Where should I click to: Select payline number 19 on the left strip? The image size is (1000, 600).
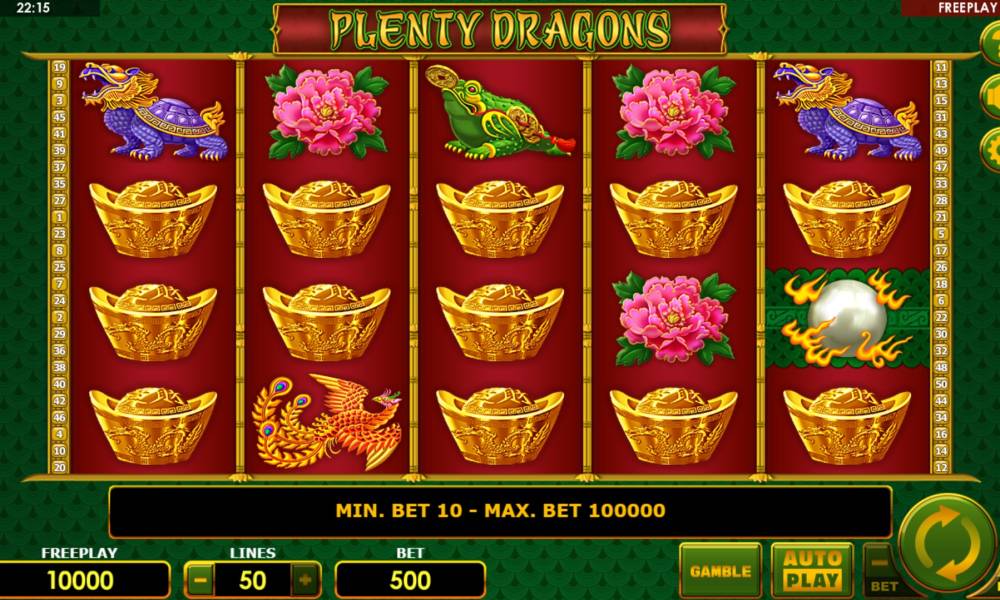(59, 68)
